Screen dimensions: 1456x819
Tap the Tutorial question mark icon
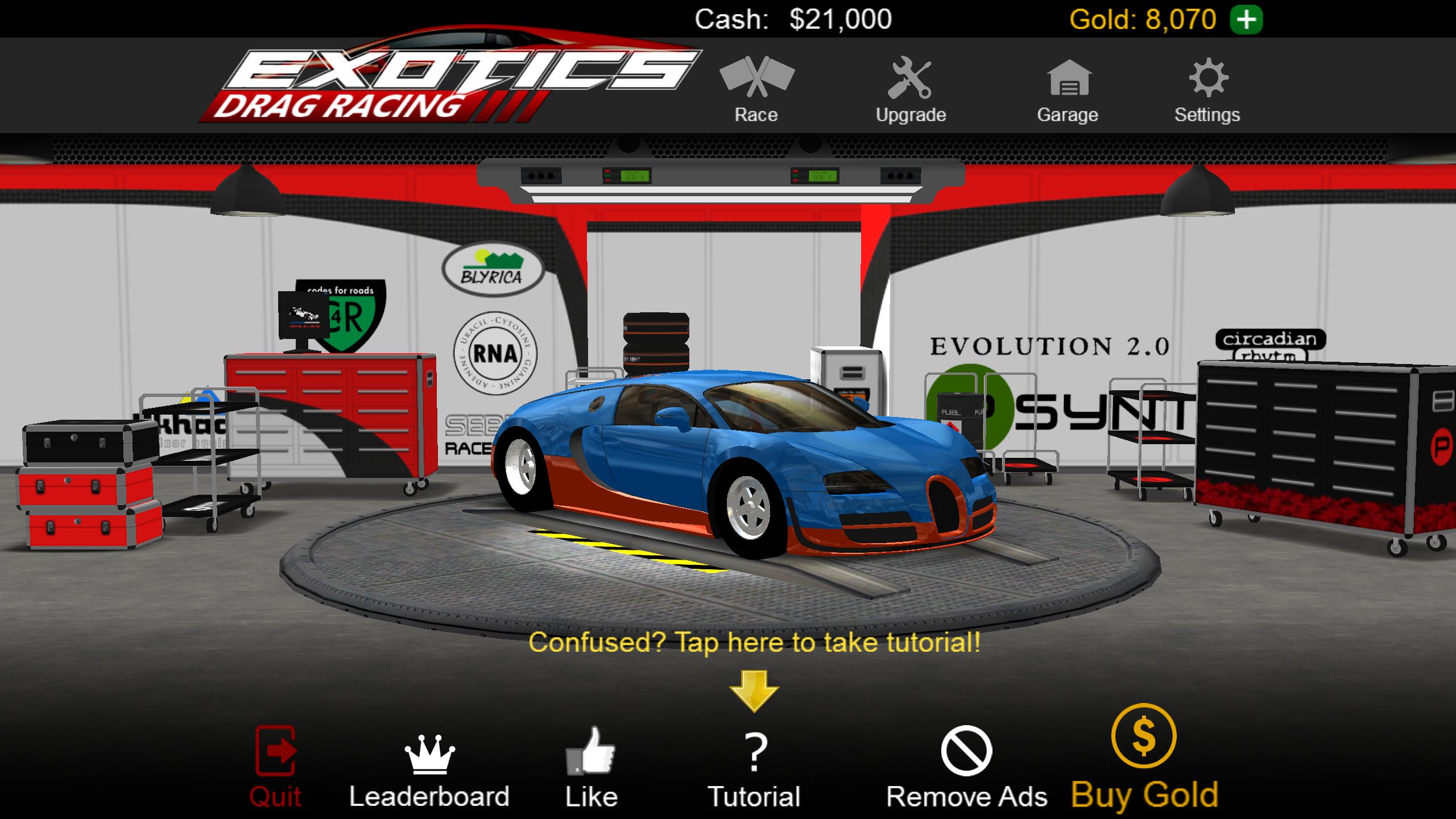click(x=756, y=751)
